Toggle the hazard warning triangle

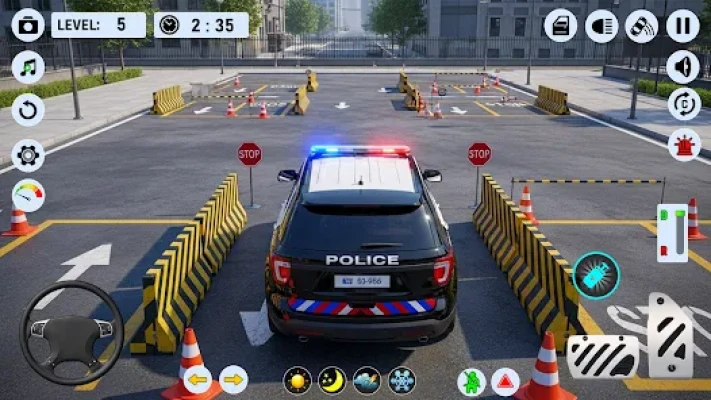point(505,381)
